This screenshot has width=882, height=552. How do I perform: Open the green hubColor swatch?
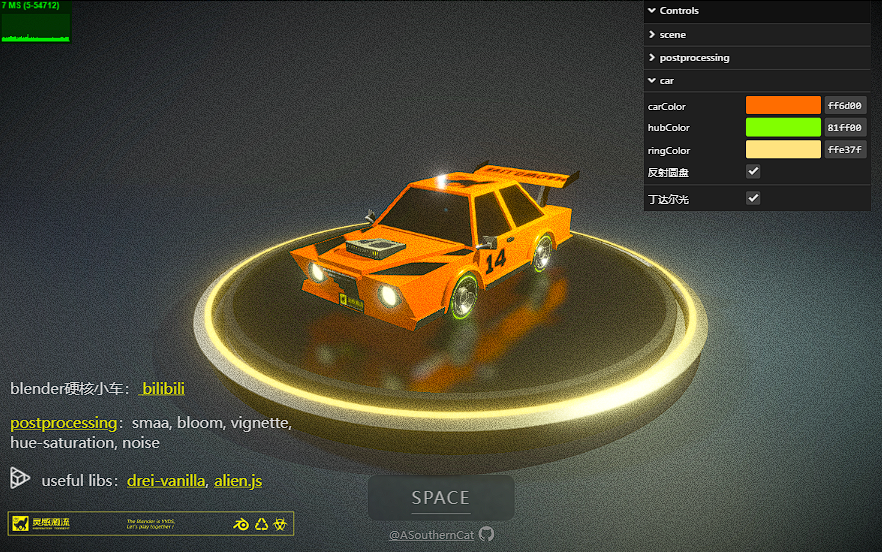tap(783, 127)
